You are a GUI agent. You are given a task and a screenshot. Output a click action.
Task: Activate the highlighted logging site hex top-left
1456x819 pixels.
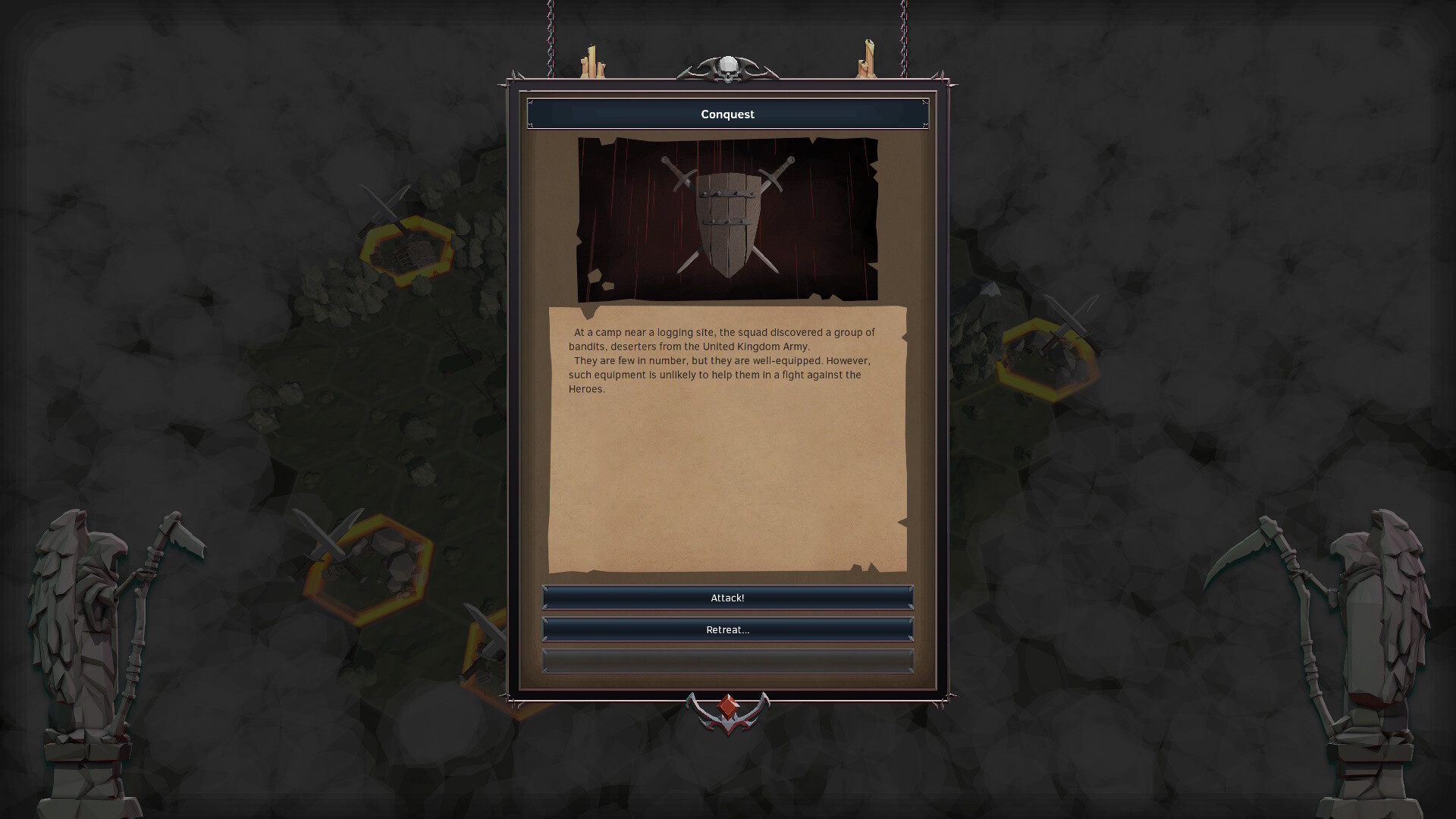[406, 250]
